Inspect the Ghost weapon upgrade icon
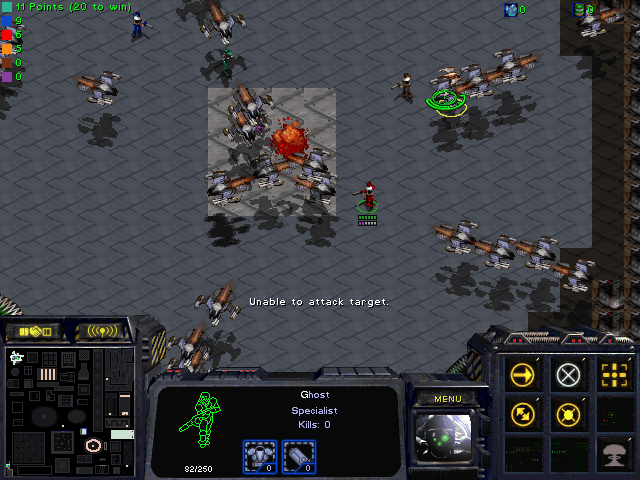The width and height of the screenshot is (640, 480). tap(298, 455)
